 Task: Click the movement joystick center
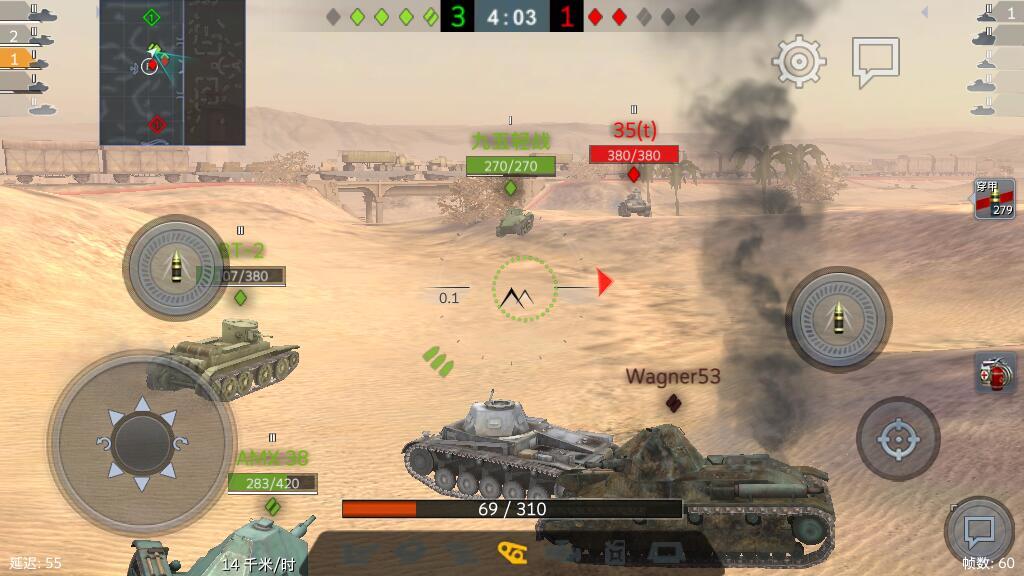tap(142, 442)
